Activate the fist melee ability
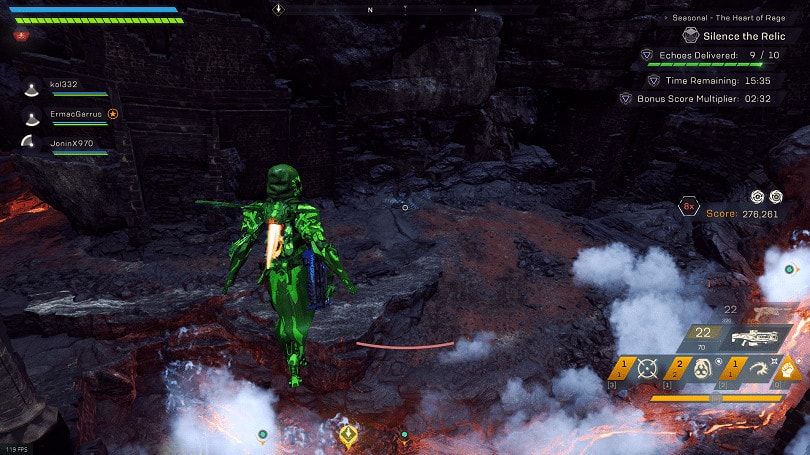810x455 pixels. [x=788, y=369]
